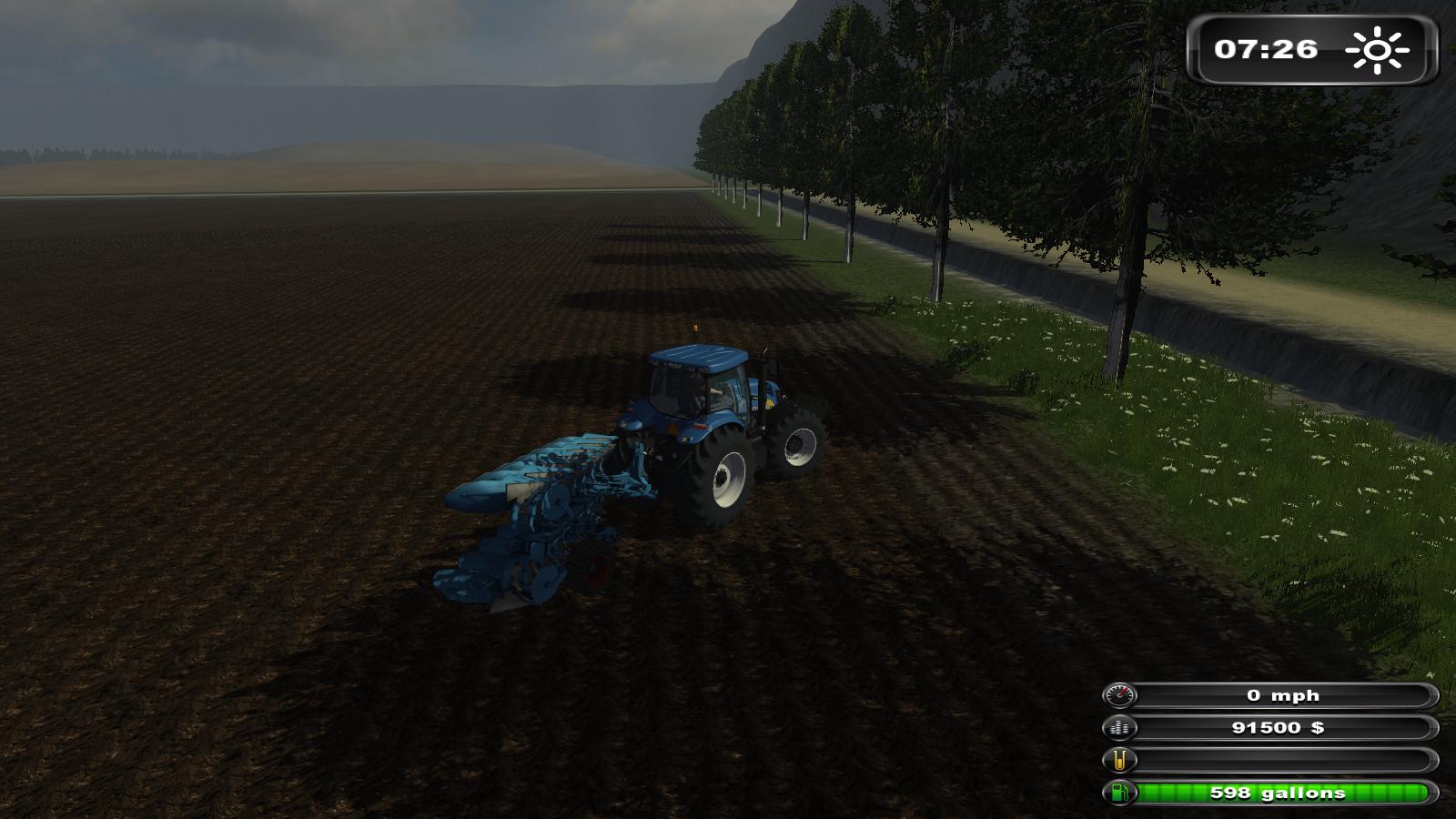Select the coin stack money icon
This screenshot has height=819, width=1456.
pos(1119,728)
